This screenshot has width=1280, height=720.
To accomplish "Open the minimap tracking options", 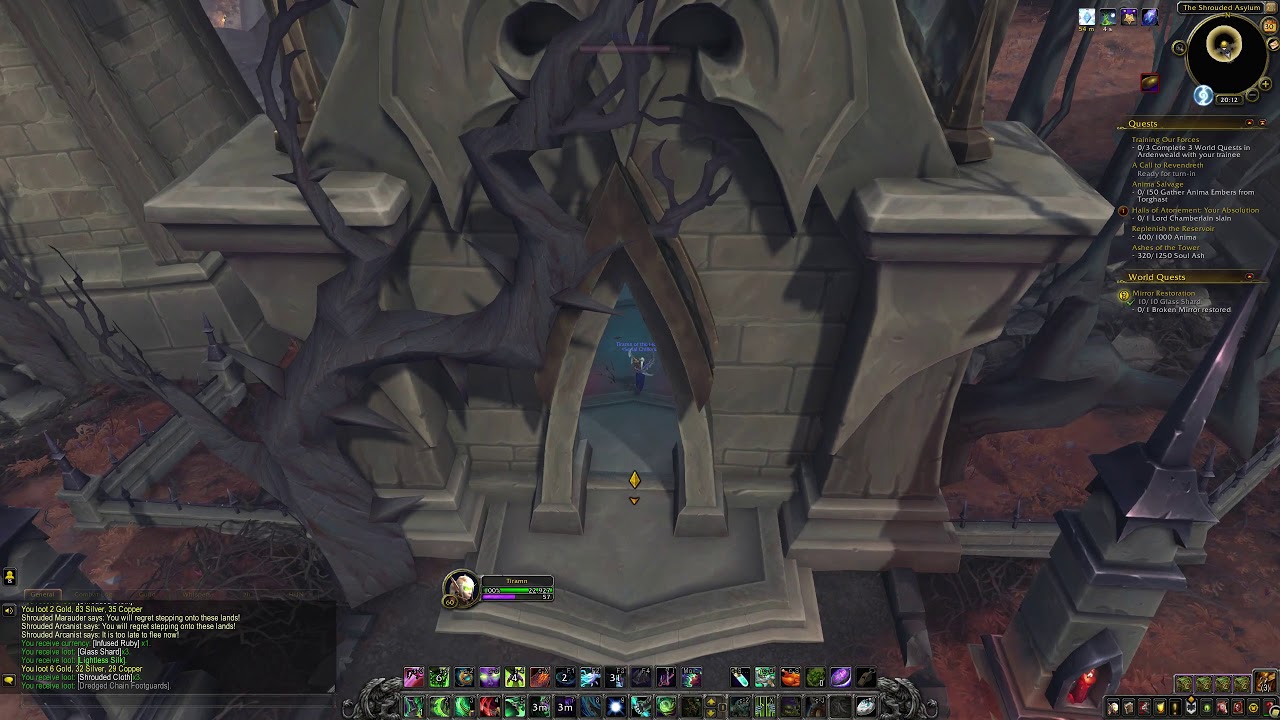I will pyautogui.click(x=1180, y=48).
